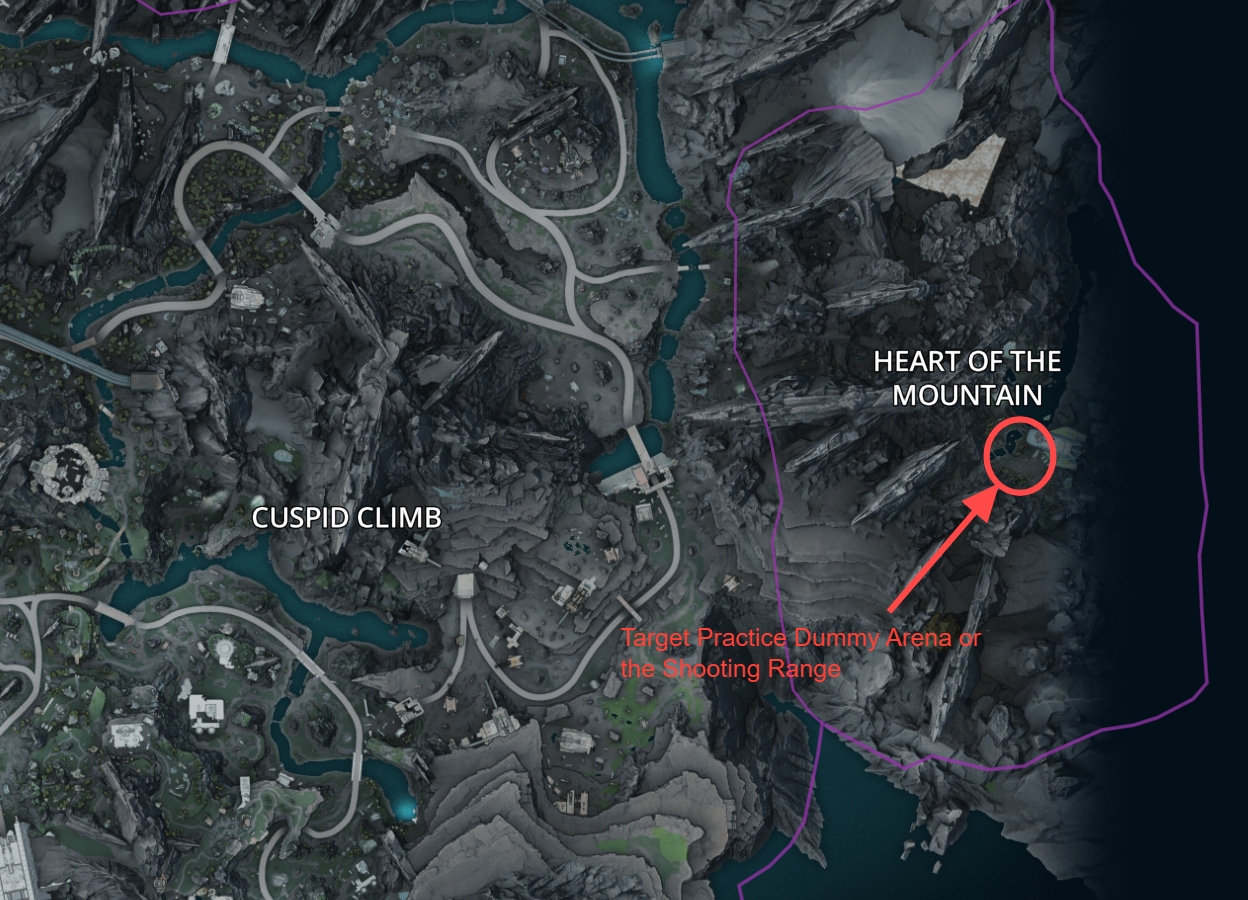Viewport: 1248px width, 900px height.
Task: Click the red-circled shooting range location
Action: point(1020,457)
